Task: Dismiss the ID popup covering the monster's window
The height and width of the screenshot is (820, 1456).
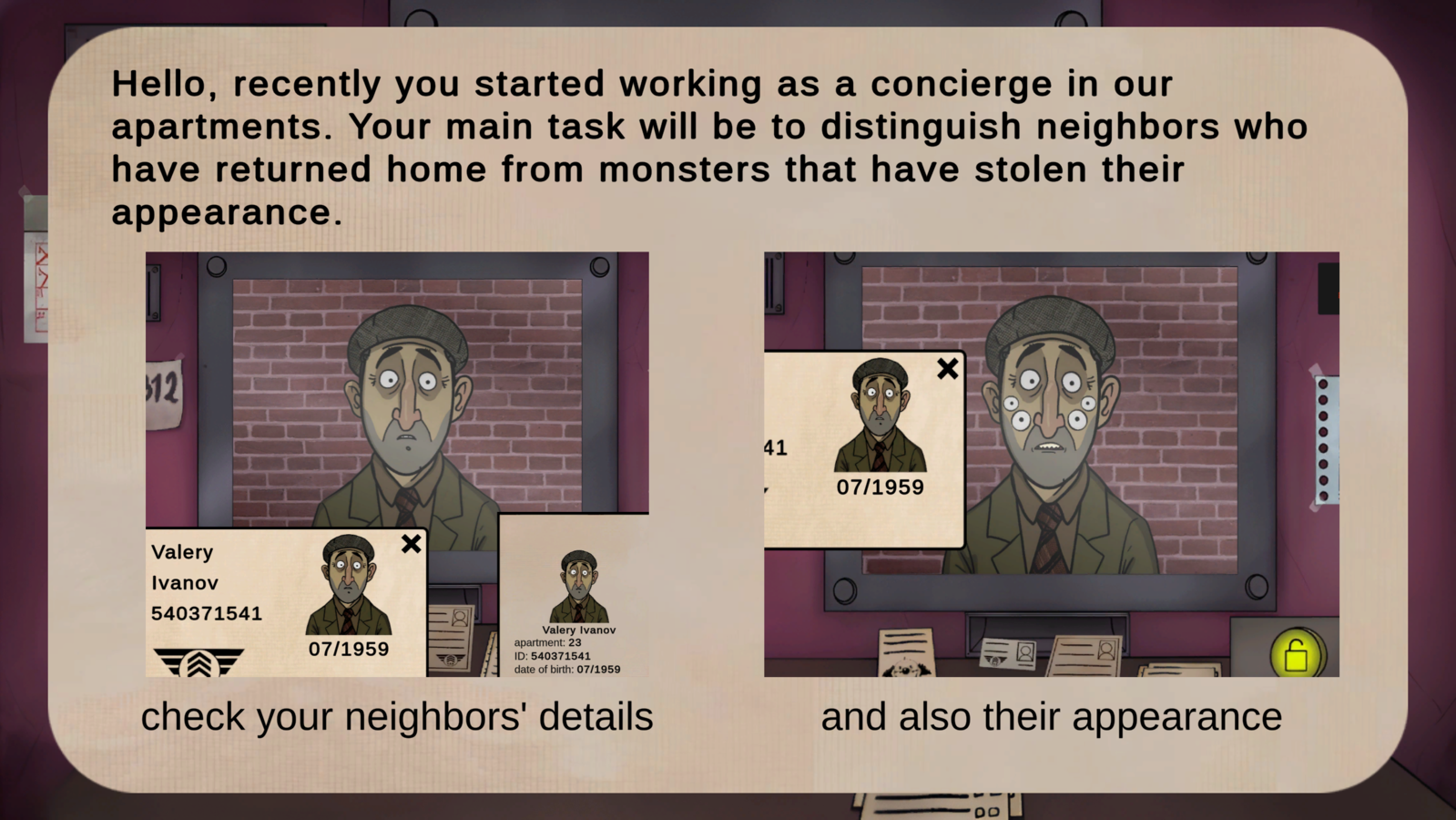Action: pos(948,368)
